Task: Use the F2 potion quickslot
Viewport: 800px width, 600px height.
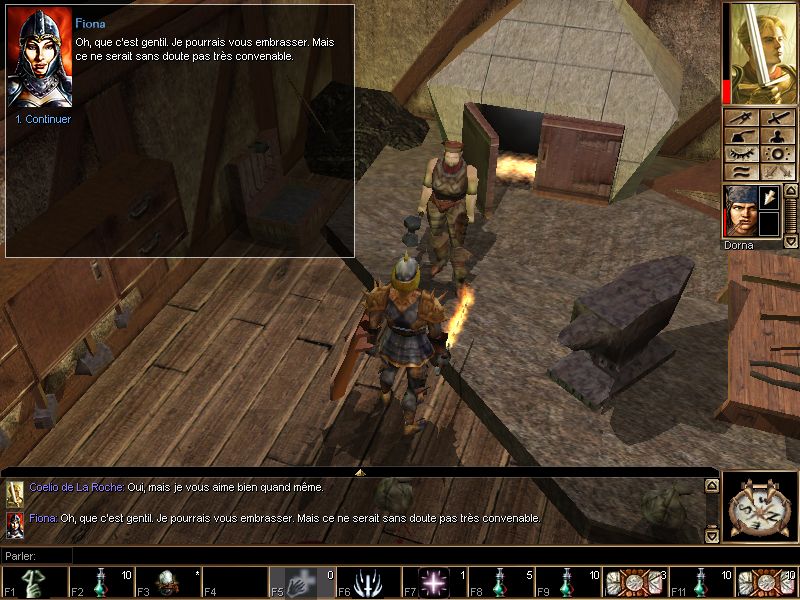Action: (x=101, y=582)
